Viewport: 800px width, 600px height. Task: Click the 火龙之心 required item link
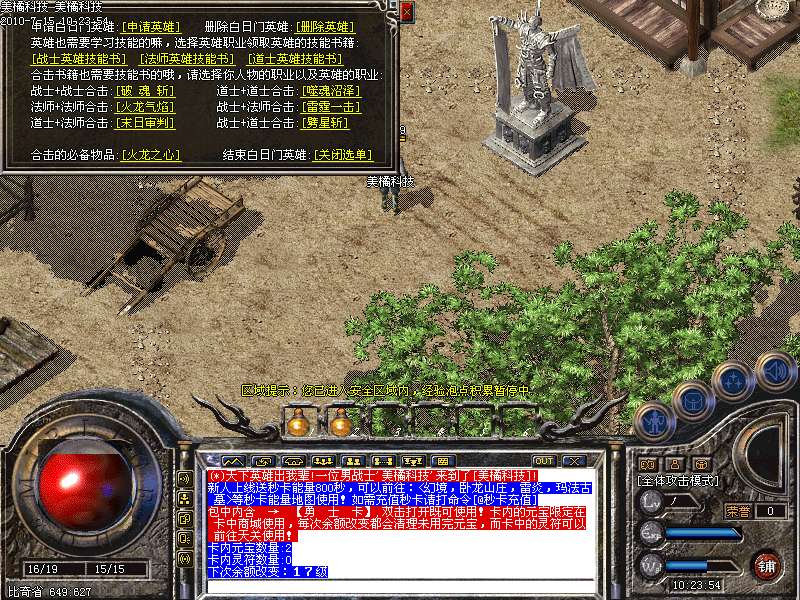(151, 155)
